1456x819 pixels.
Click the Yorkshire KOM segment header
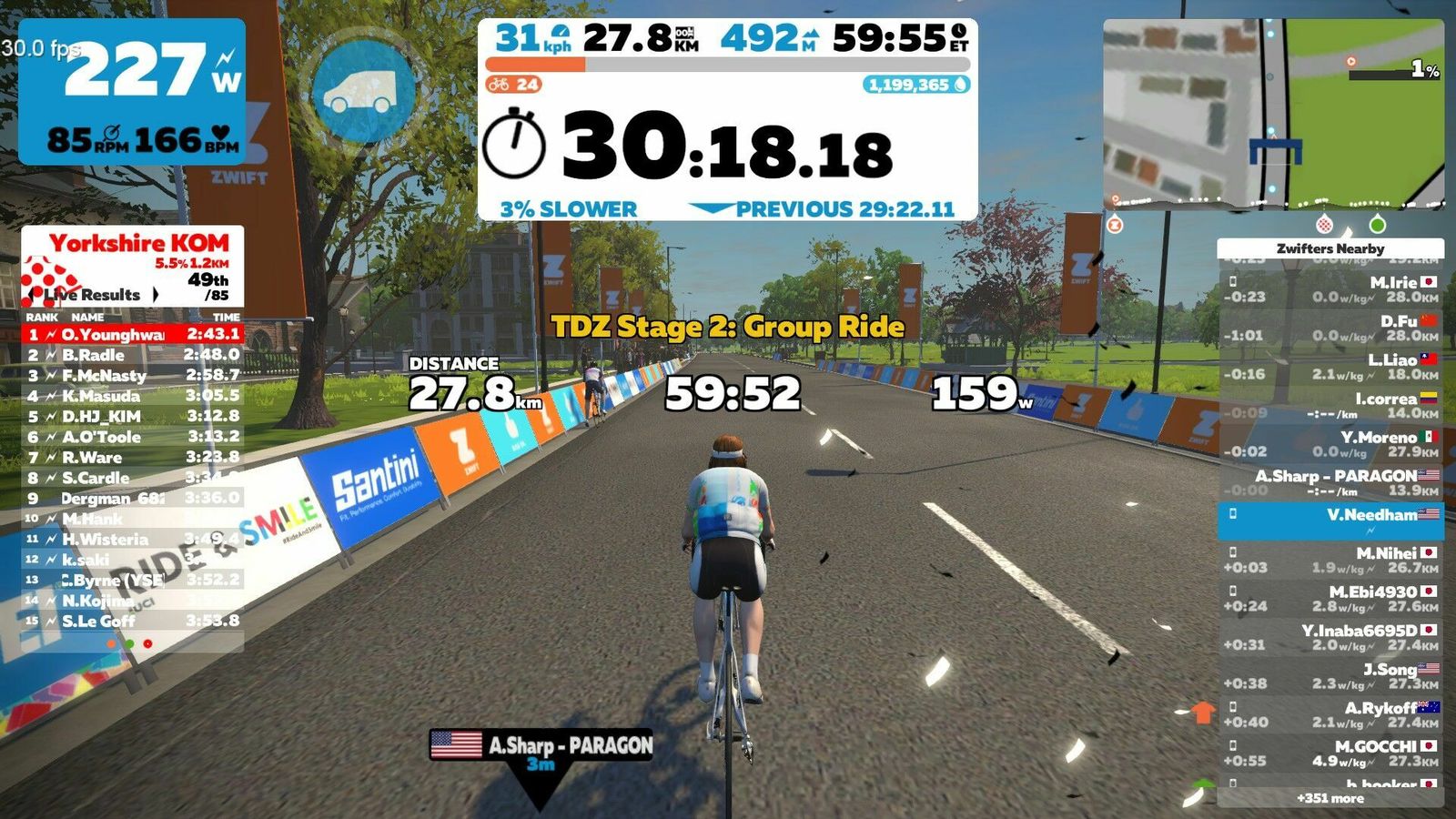click(x=138, y=243)
